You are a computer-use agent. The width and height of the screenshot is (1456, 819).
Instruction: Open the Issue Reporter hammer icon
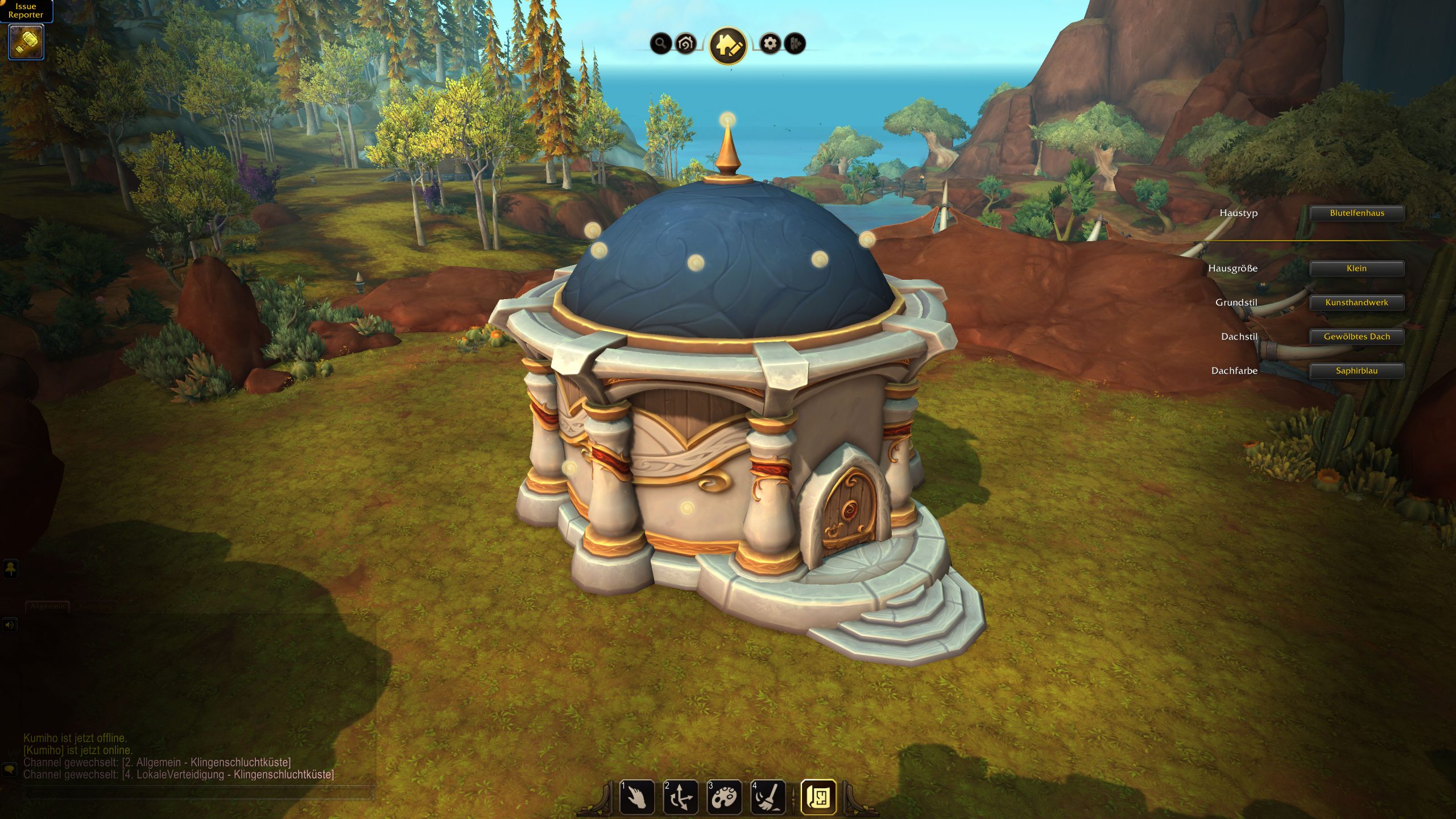[x=26, y=42]
